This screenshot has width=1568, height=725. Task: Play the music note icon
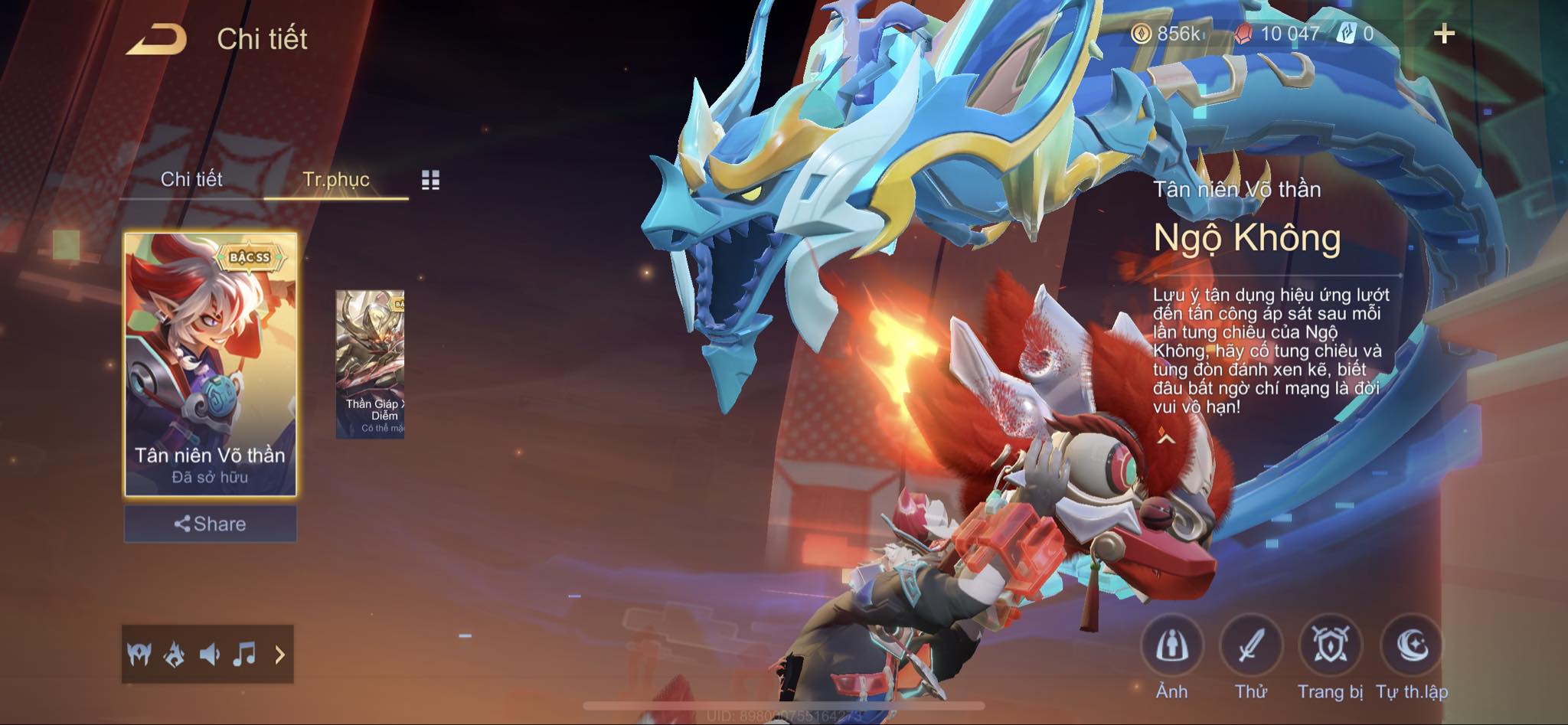244,655
